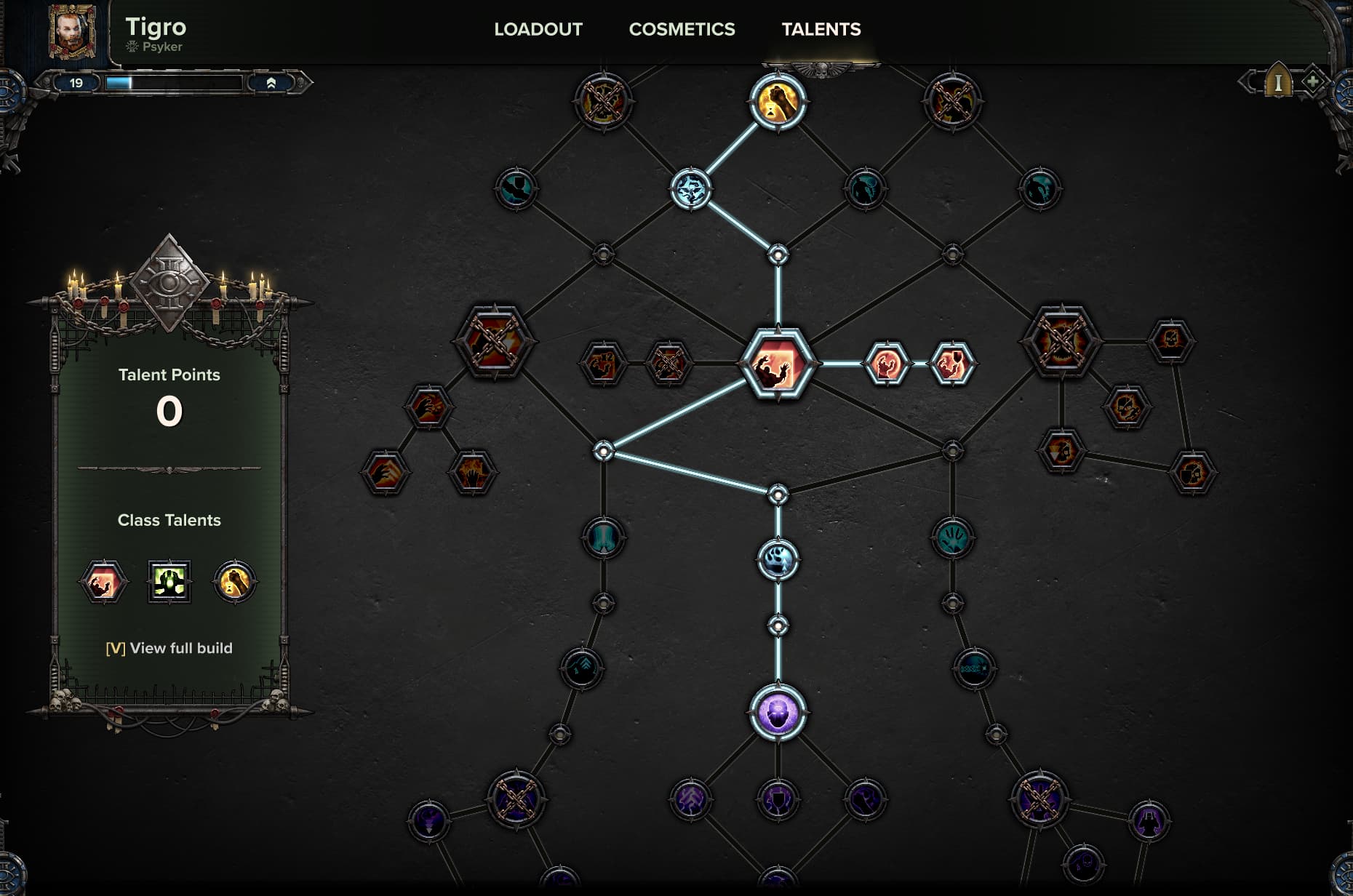Select the red hexagon icon under Class Talents
This screenshot has width=1353, height=896.
[103, 581]
